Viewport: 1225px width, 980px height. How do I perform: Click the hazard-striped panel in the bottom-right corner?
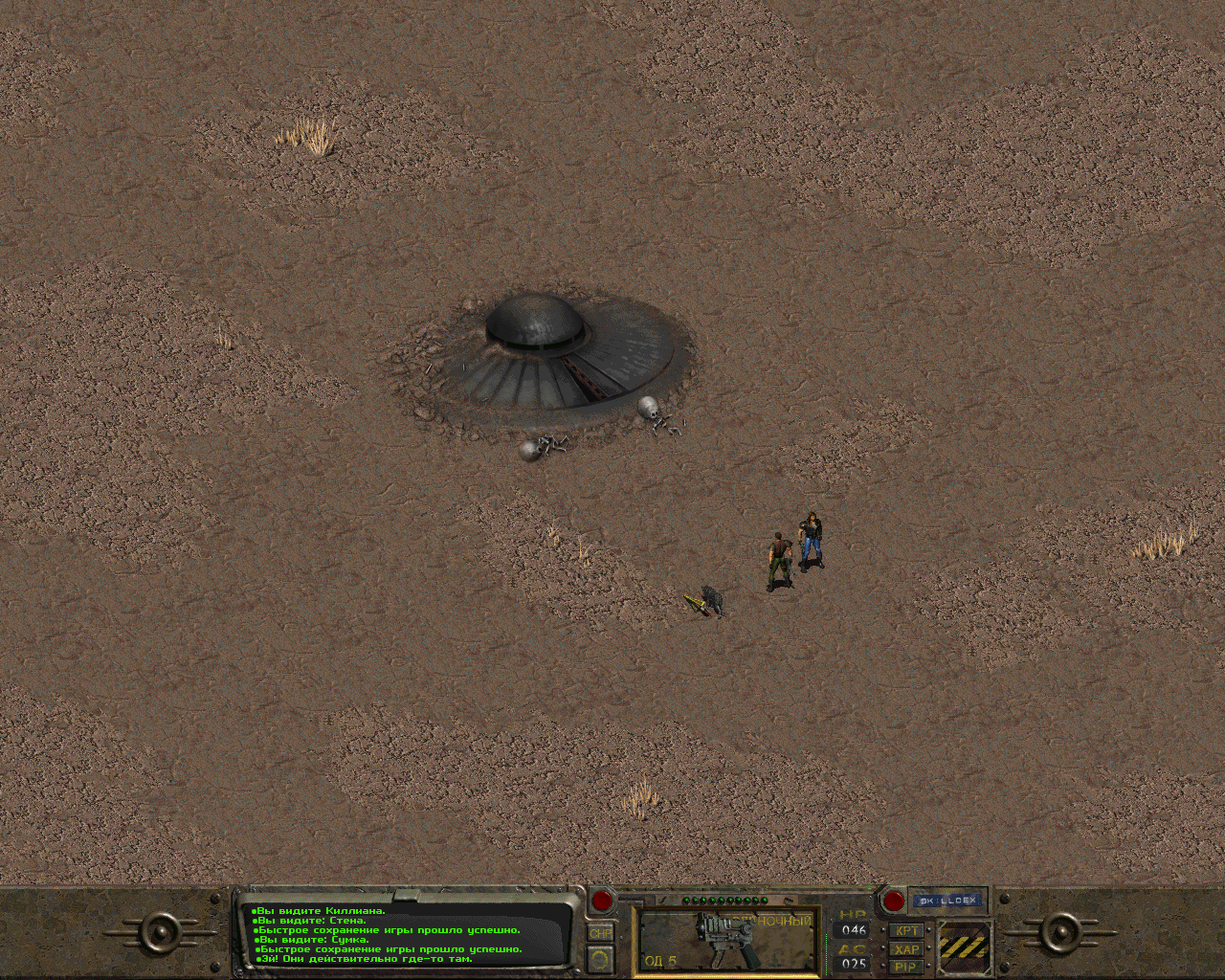pyautogui.click(x=965, y=947)
